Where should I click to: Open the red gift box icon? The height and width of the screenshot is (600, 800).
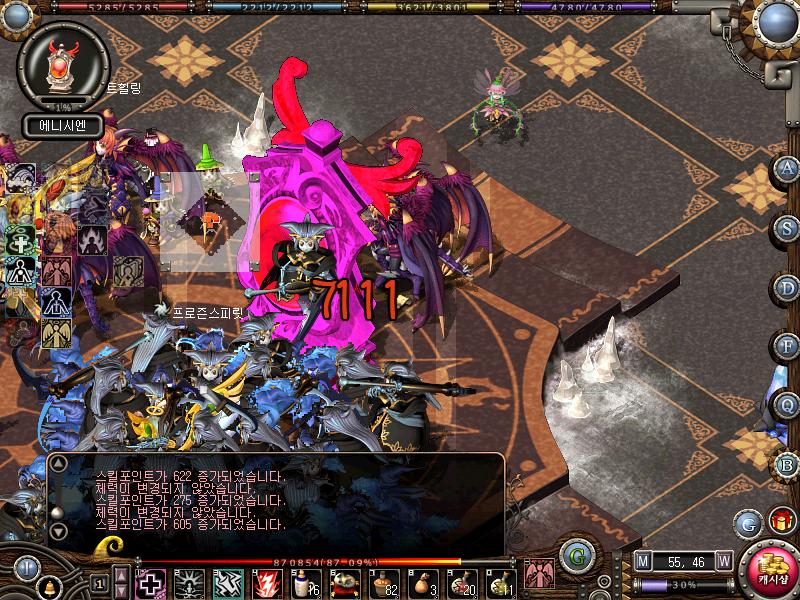click(x=781, y=520)
